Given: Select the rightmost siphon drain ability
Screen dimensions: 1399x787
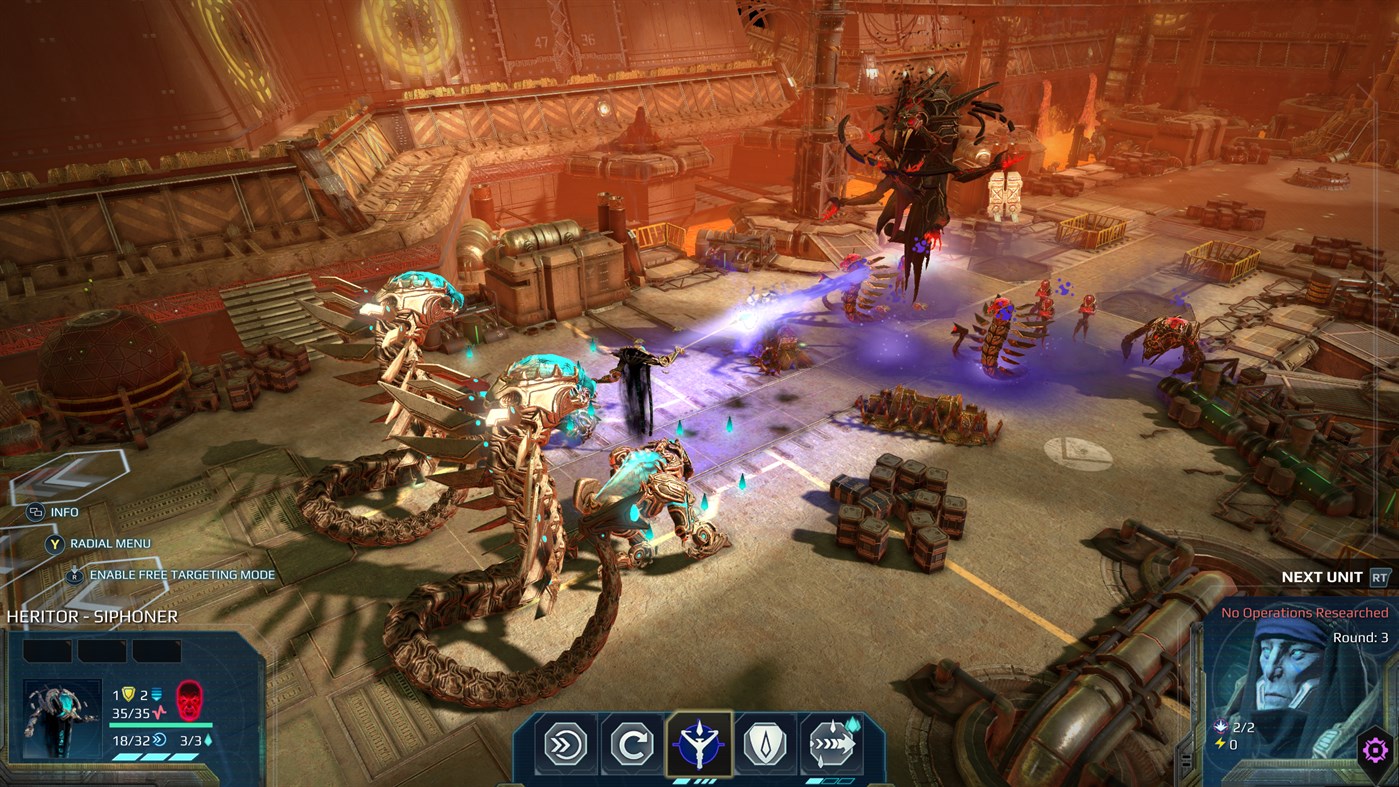Looking at the screenshot, I should [831, 742].
